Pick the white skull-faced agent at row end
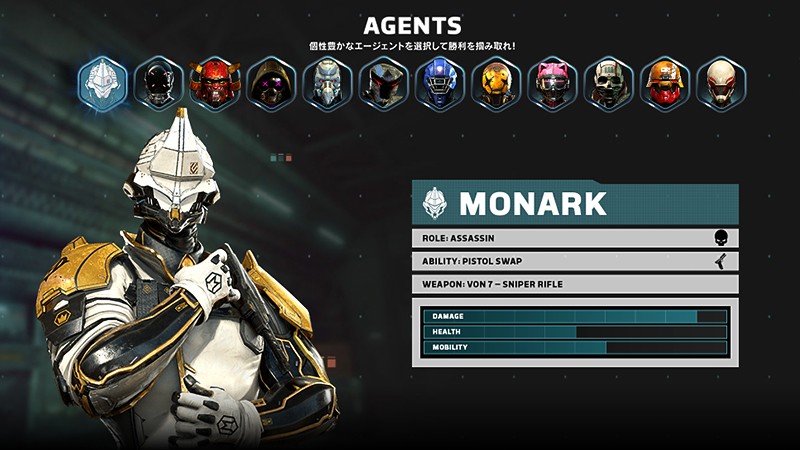Screen dimensions: 800x450 click(721, 83)
